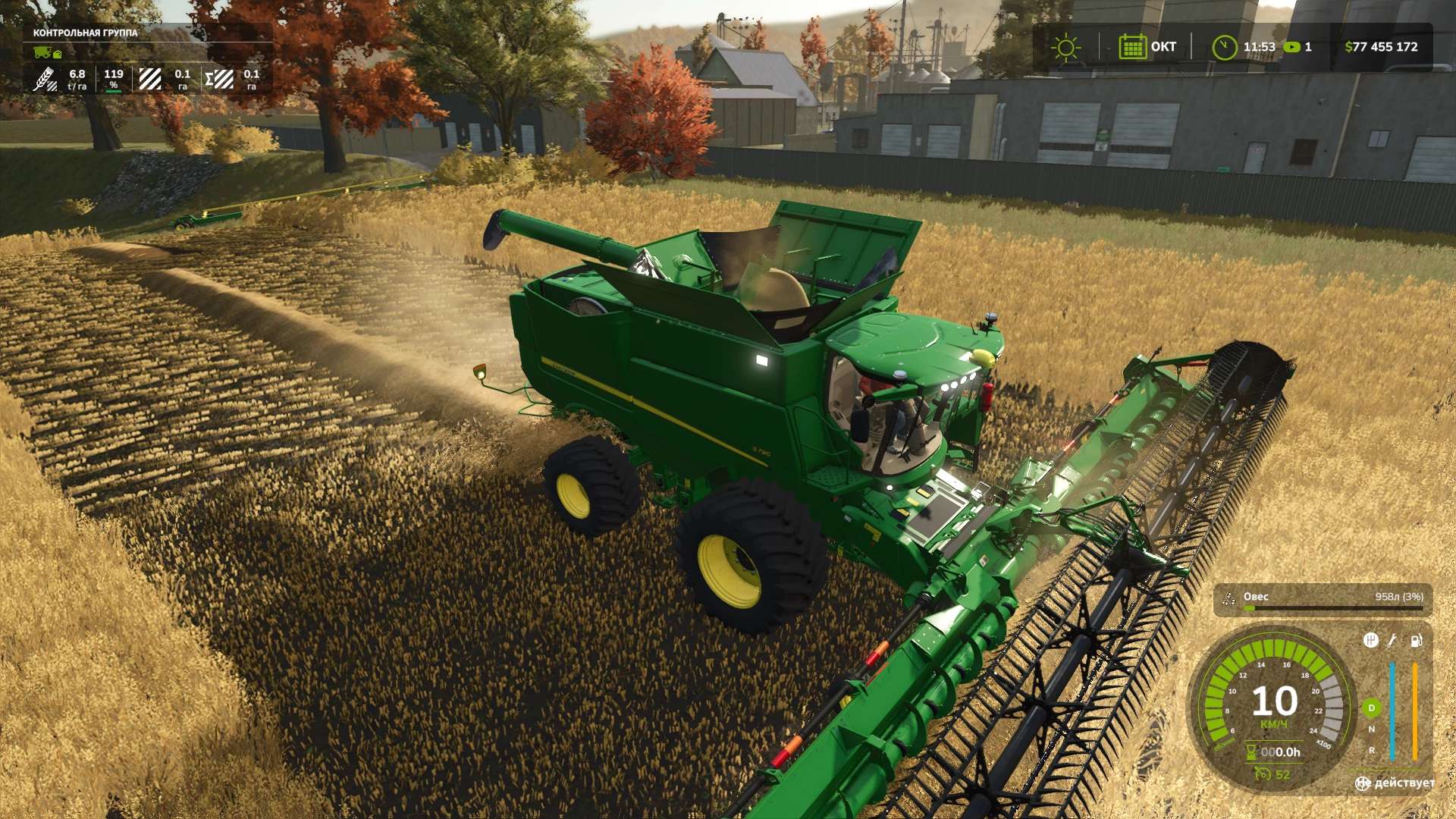Click the oat crop icon on fill bar

point(1228,598)
